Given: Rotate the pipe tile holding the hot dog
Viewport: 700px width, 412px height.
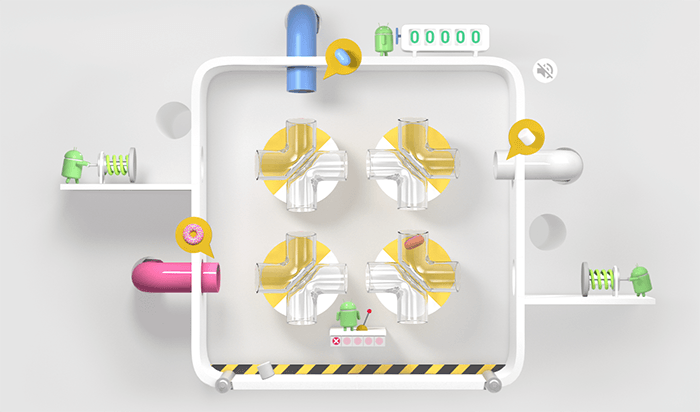Looking at the screenshot, I should (x=412, y=275).
